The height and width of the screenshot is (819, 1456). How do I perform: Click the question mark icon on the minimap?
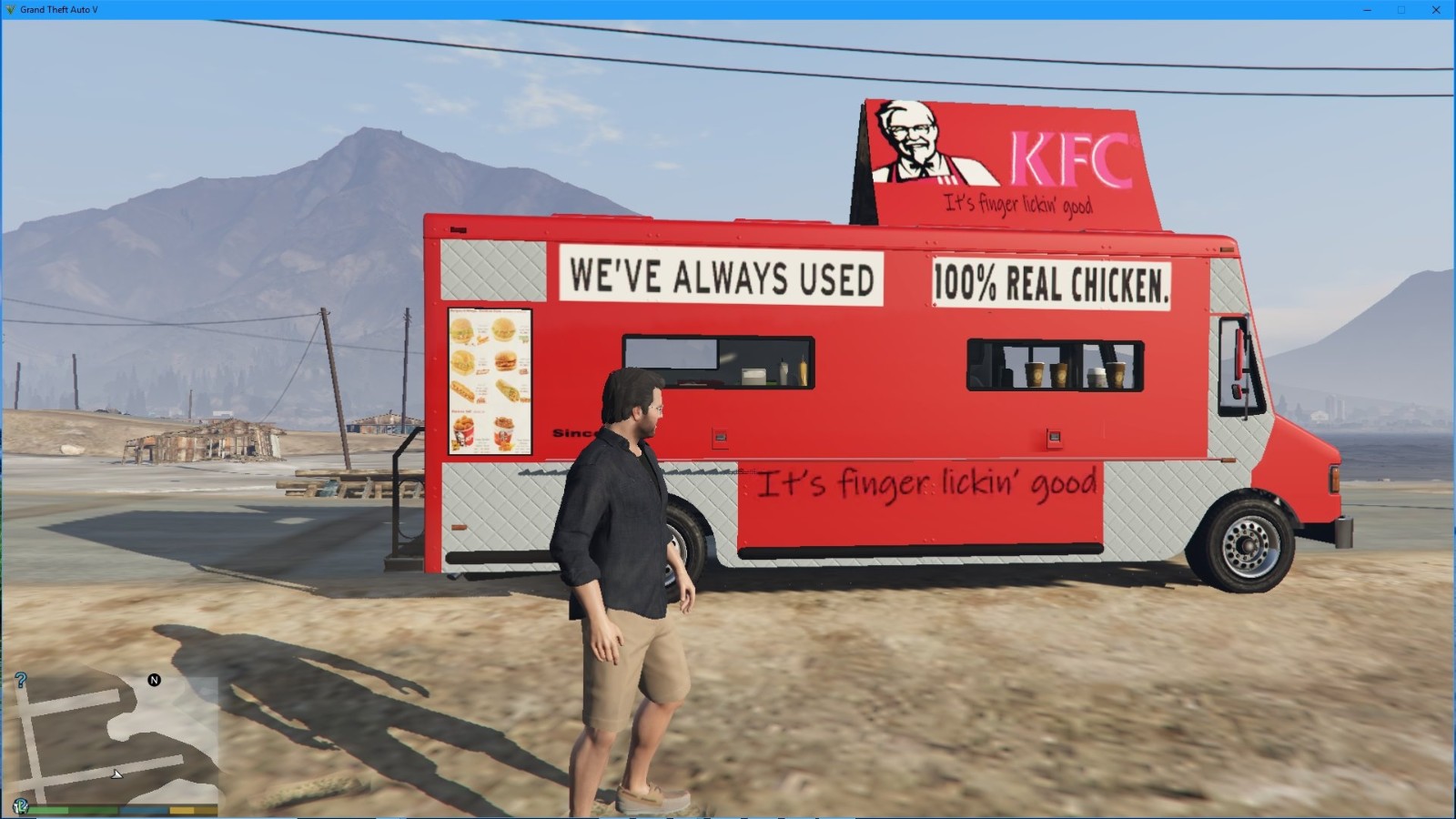(x=20, y=680)
